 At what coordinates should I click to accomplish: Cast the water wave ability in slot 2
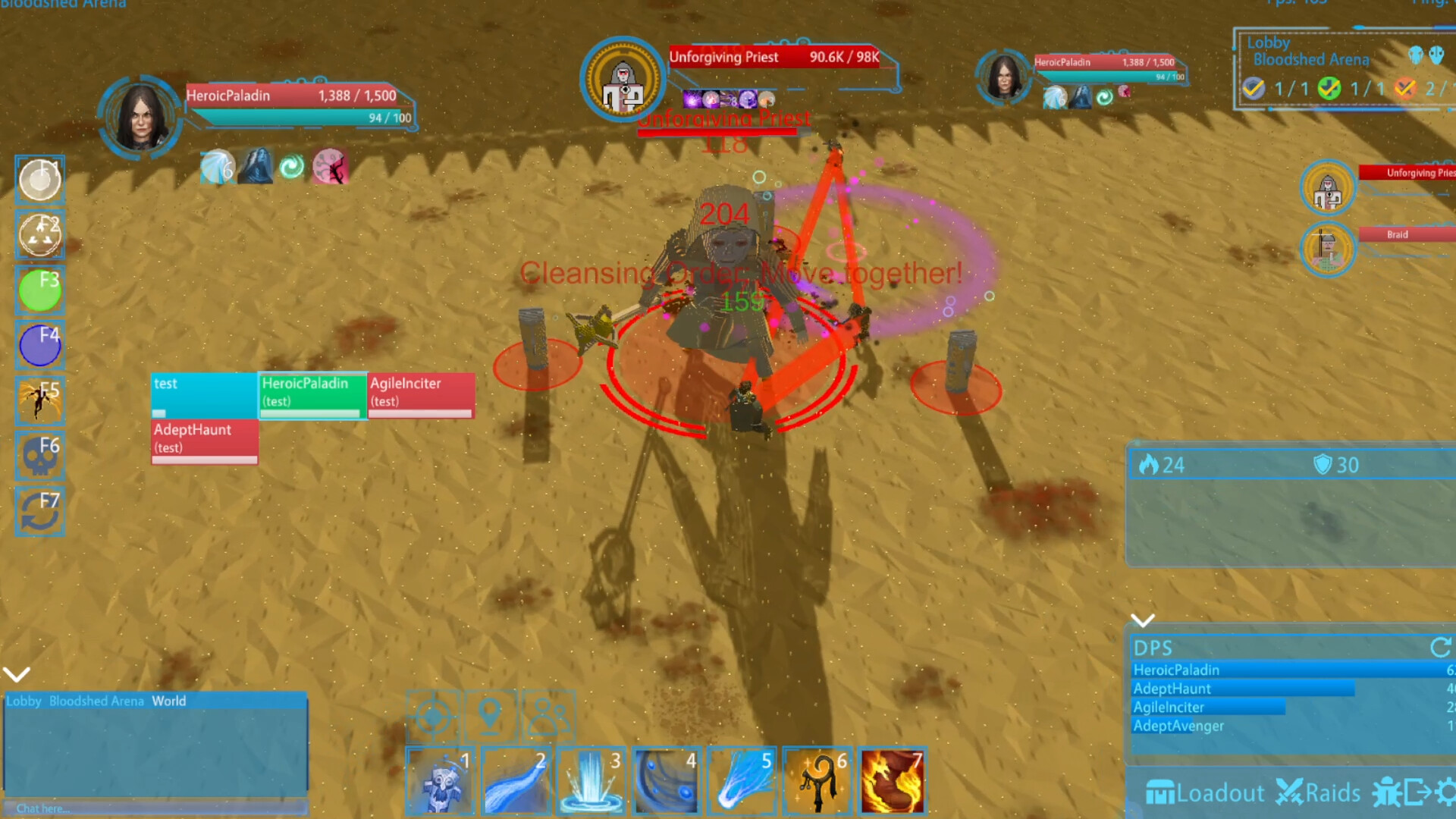pos(516,782)
